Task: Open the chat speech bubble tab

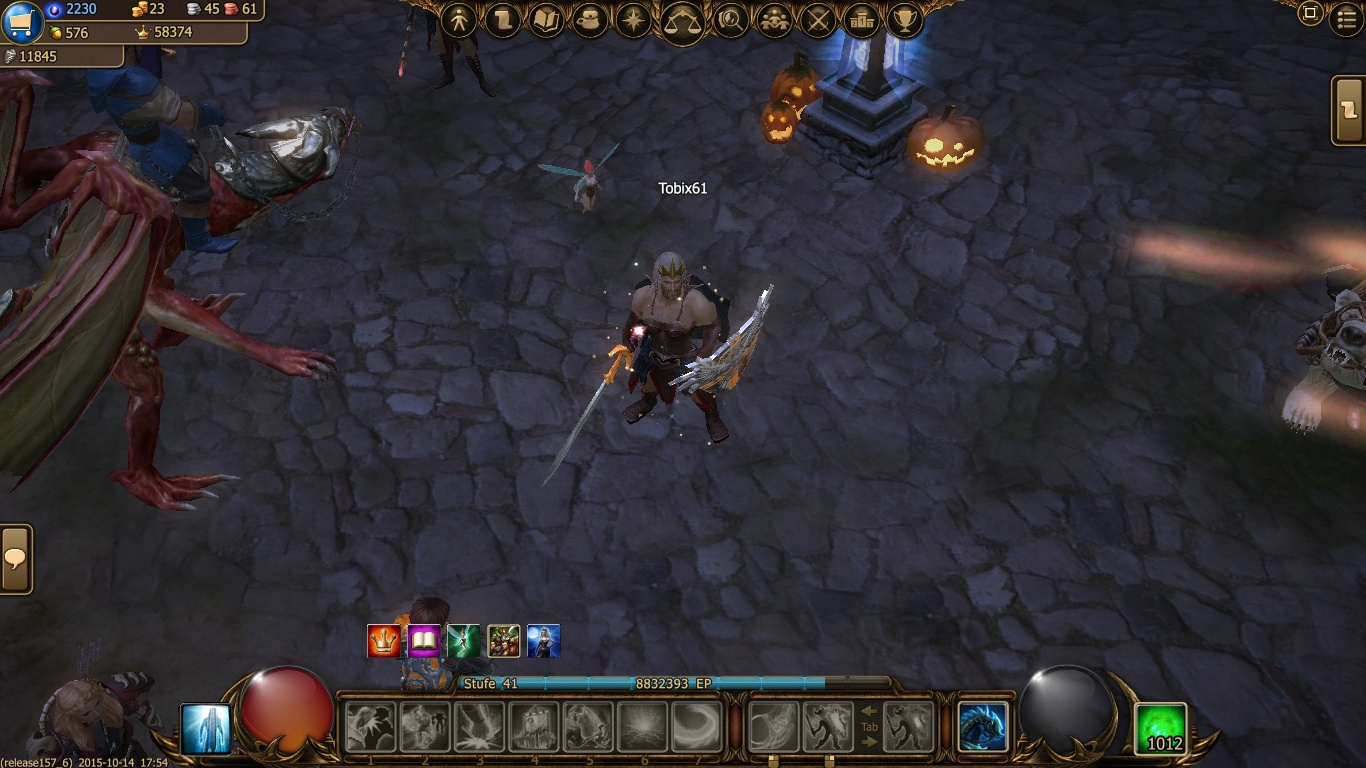Action: (x=15, y=559)
